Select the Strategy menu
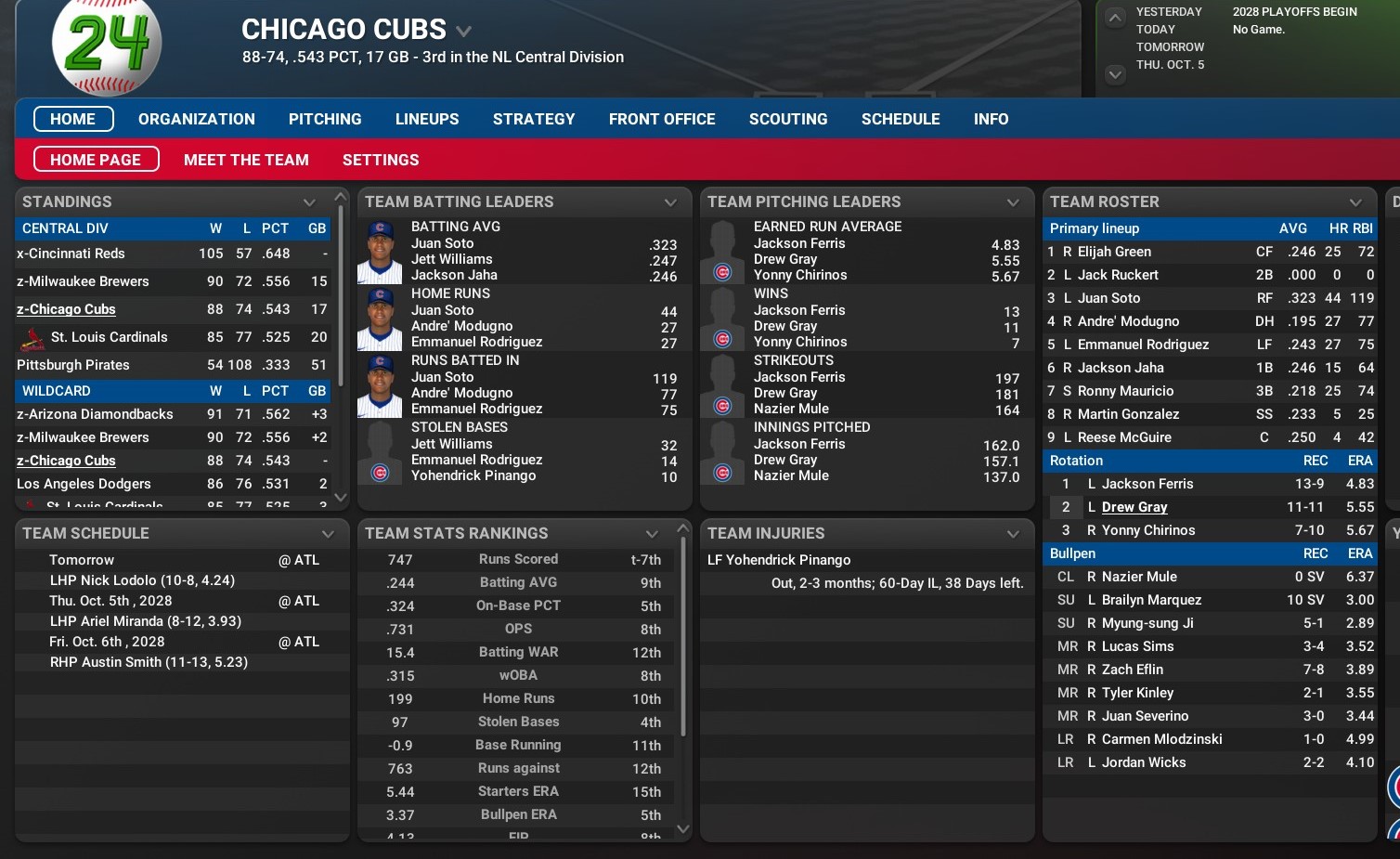Screen dimensions: 1400x859 coord(534,119)
